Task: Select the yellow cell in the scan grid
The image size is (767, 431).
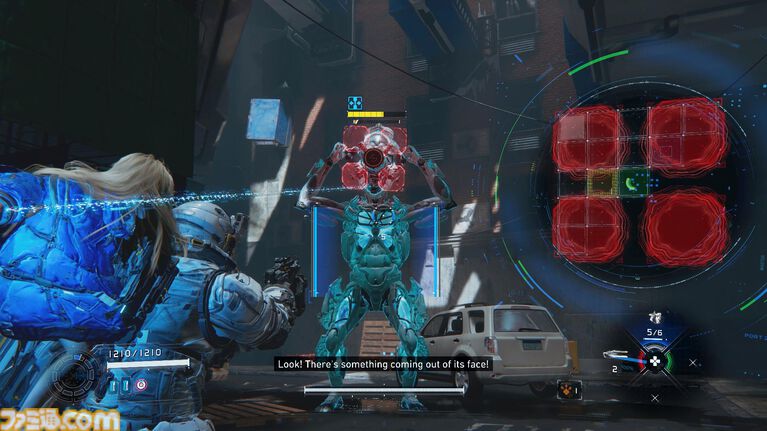Action: [601, 183]
